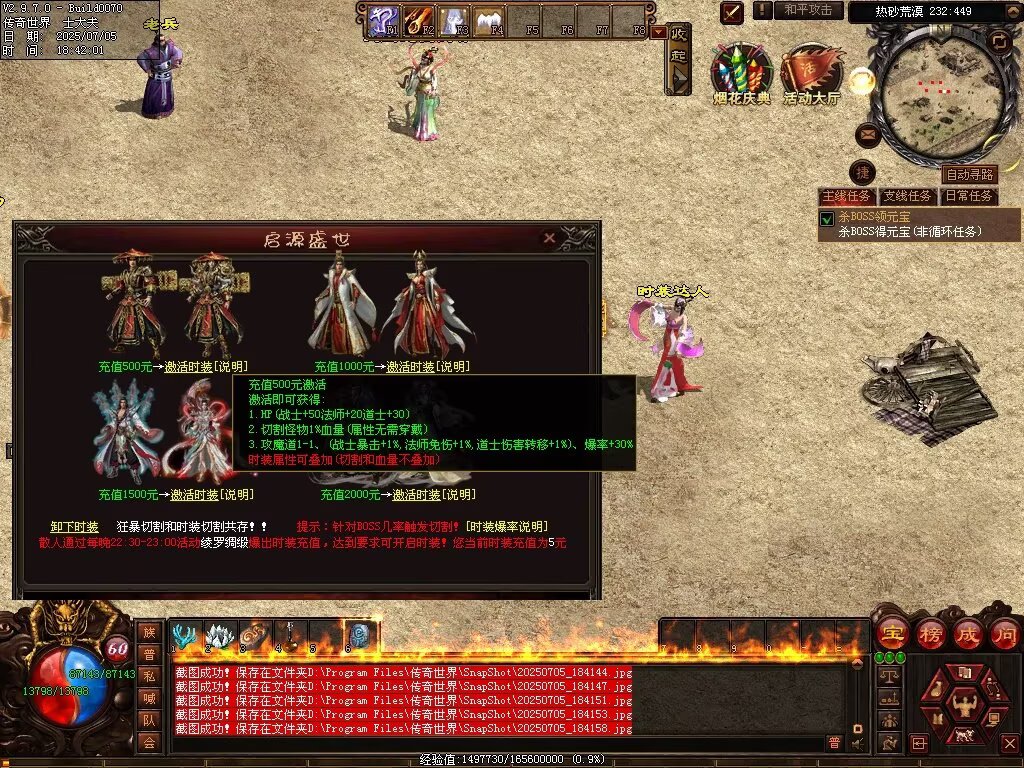Image resolution: width=1024 pixels, height=768 pixels.
Task: Activate the 2000元 tier 激活时装 link
Action: click(x=416, y=494)
